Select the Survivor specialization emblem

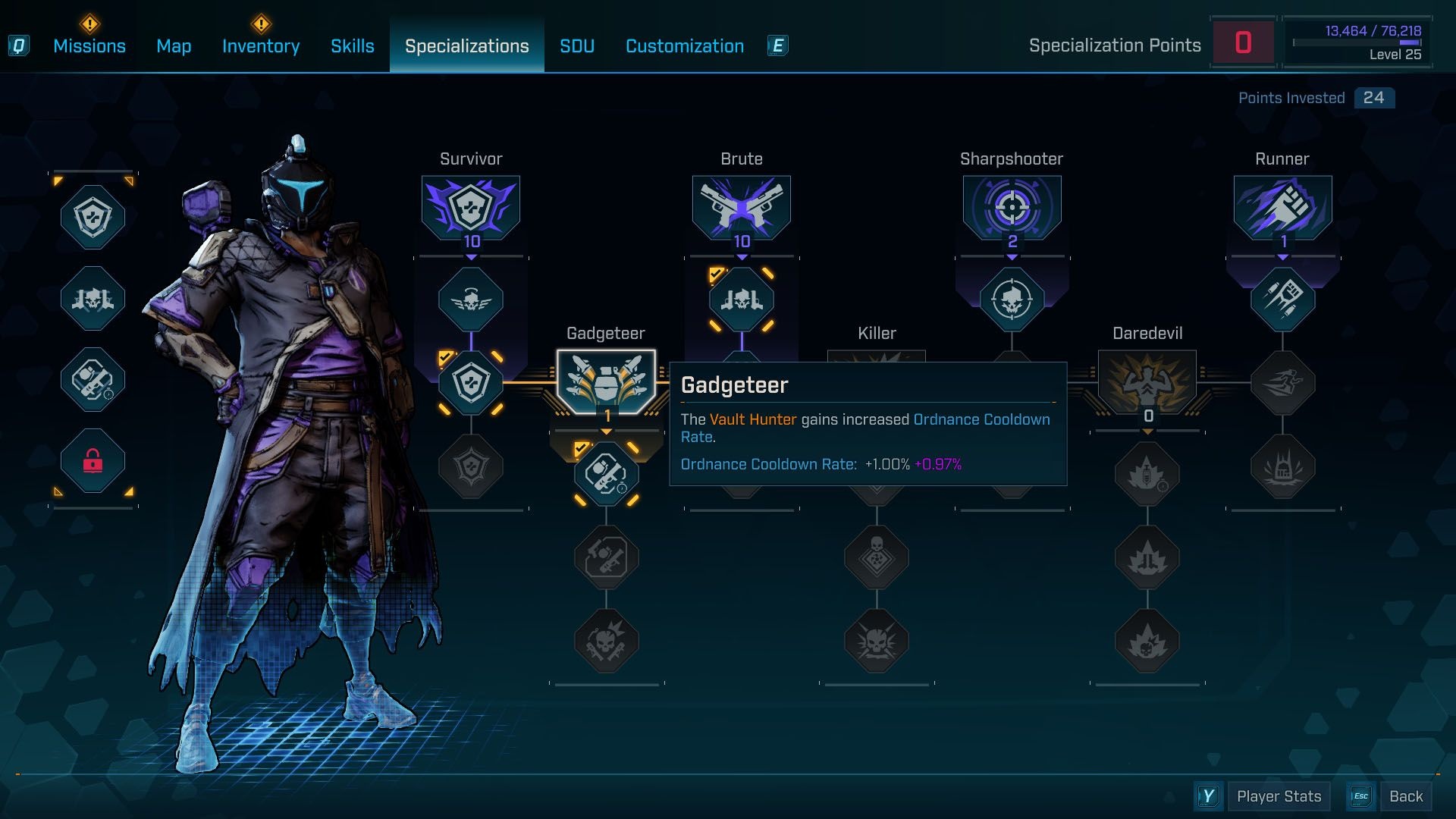tap(471, 206)
